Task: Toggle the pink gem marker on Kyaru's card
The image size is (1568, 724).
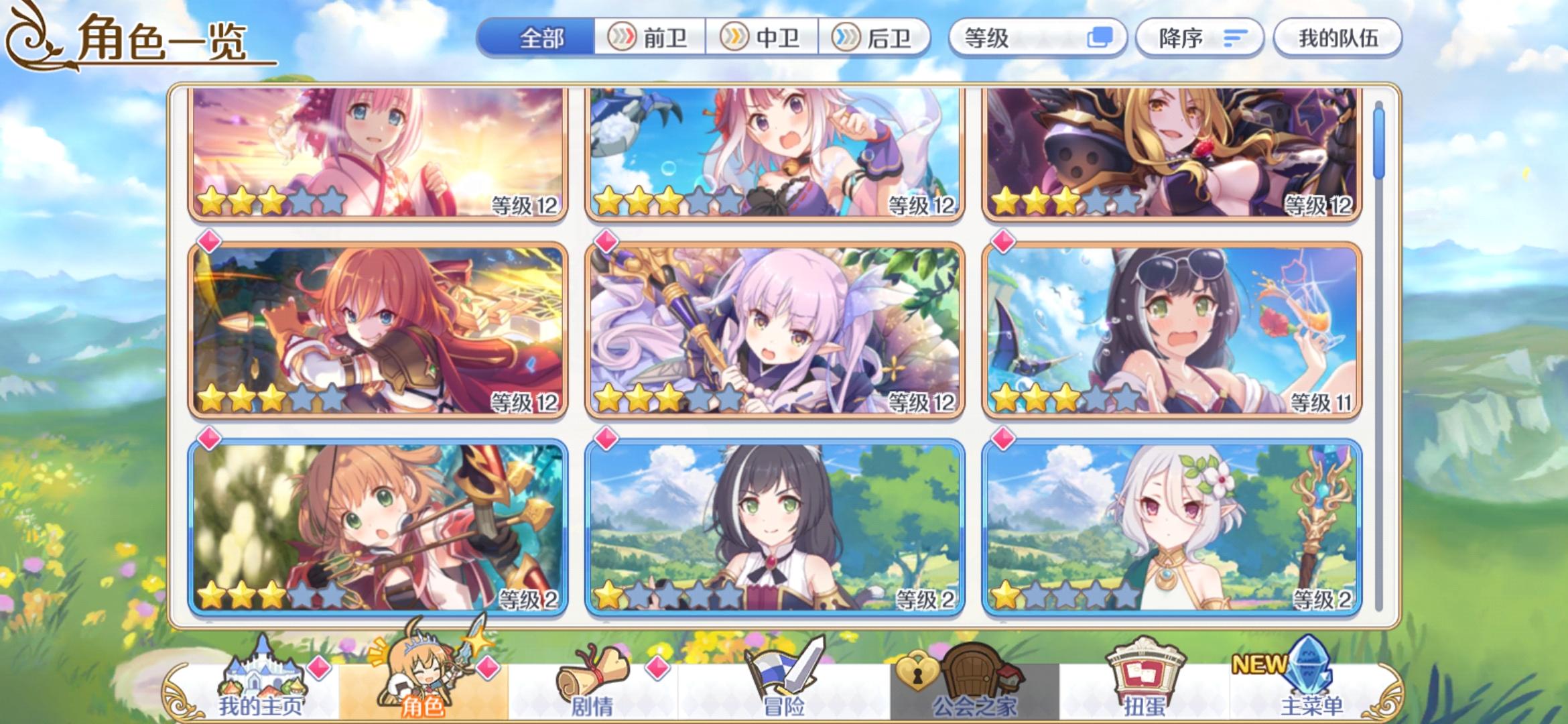Action: (605, 436)
